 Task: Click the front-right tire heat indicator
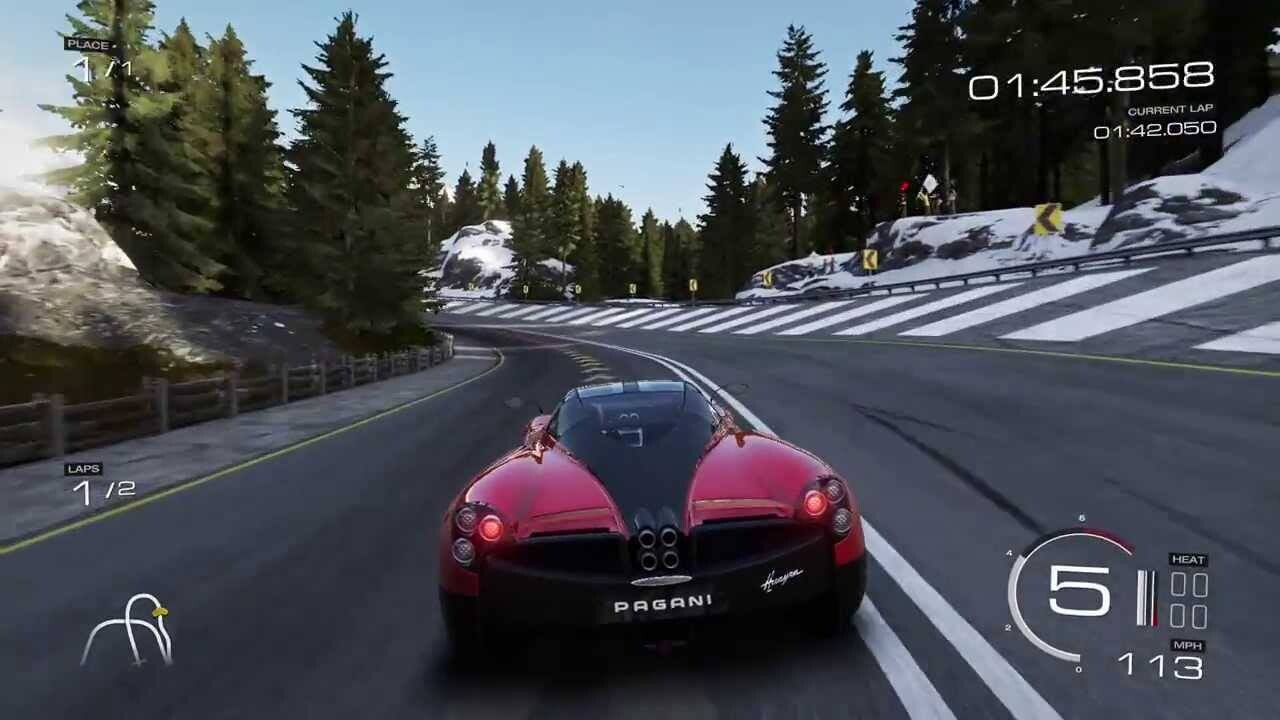coord(1200,583)
